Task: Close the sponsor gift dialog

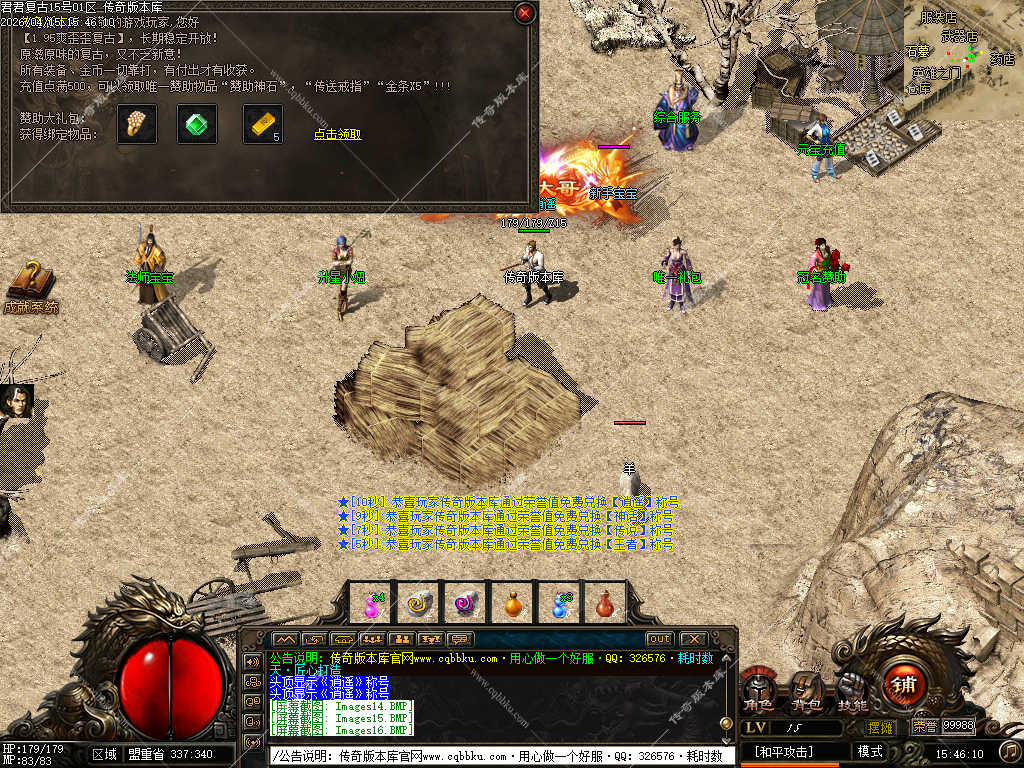Action: 524,13
